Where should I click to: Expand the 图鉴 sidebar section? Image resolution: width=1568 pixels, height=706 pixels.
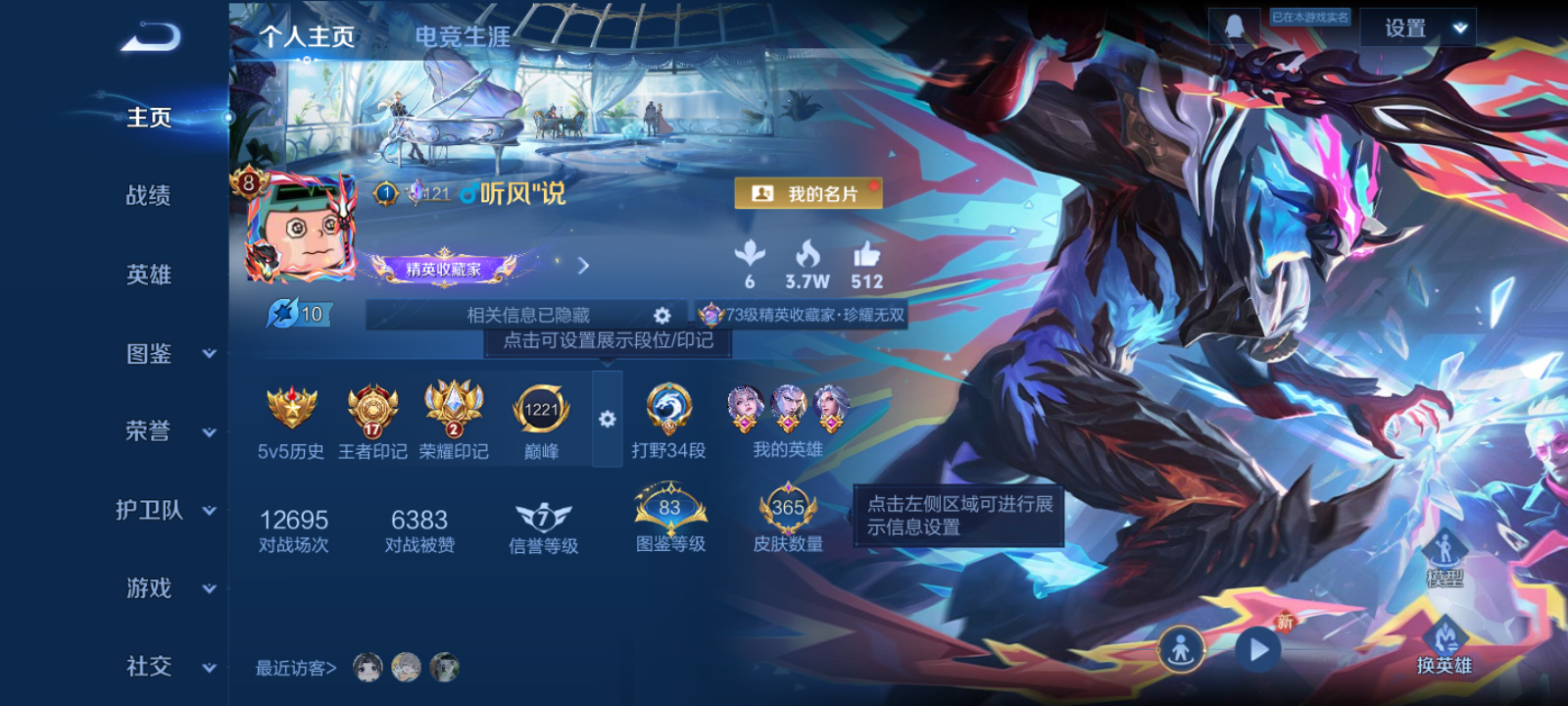point(147,353)
